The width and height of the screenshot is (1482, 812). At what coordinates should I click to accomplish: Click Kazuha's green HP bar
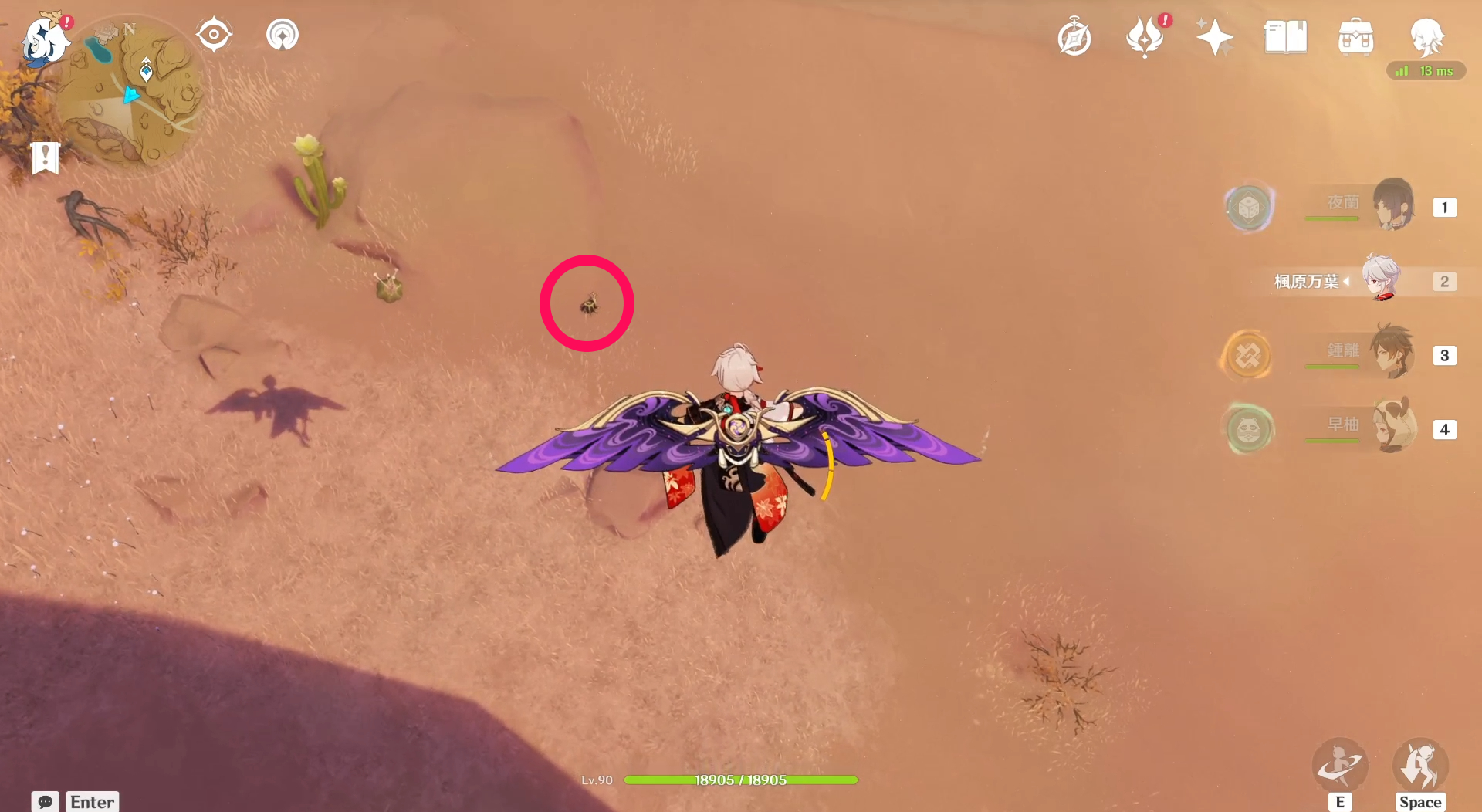pos(739,780)
